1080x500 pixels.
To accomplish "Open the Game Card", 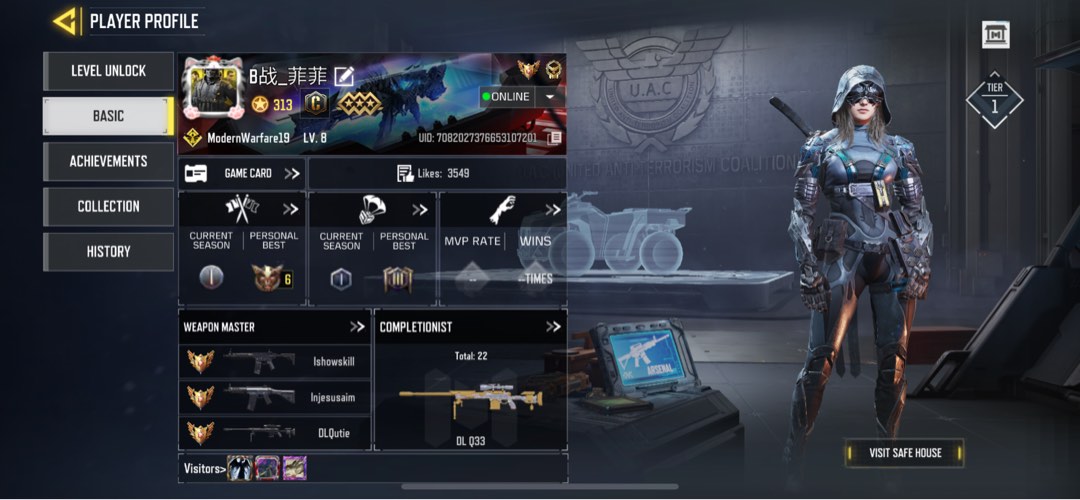I will (x=242, y=173).
